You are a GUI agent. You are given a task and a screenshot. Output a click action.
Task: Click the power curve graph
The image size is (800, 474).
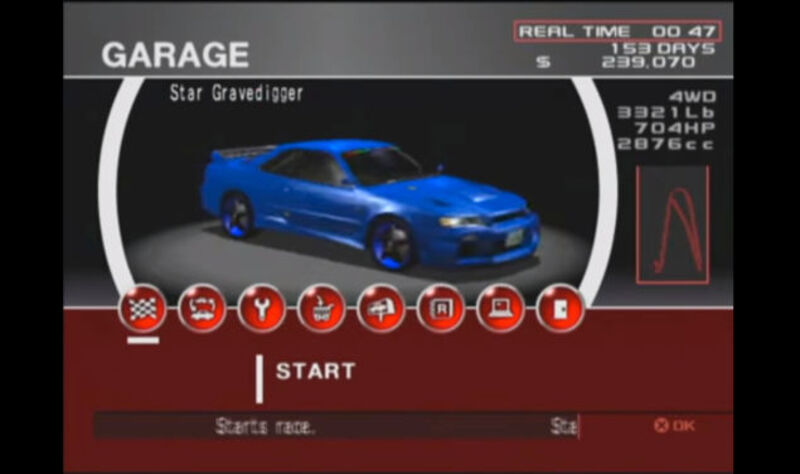click(x=672, y=221)
